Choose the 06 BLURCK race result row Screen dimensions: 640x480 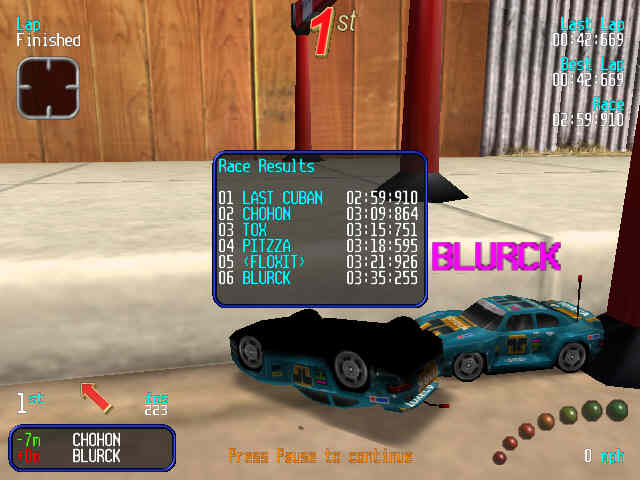click(x=319, y=278)
